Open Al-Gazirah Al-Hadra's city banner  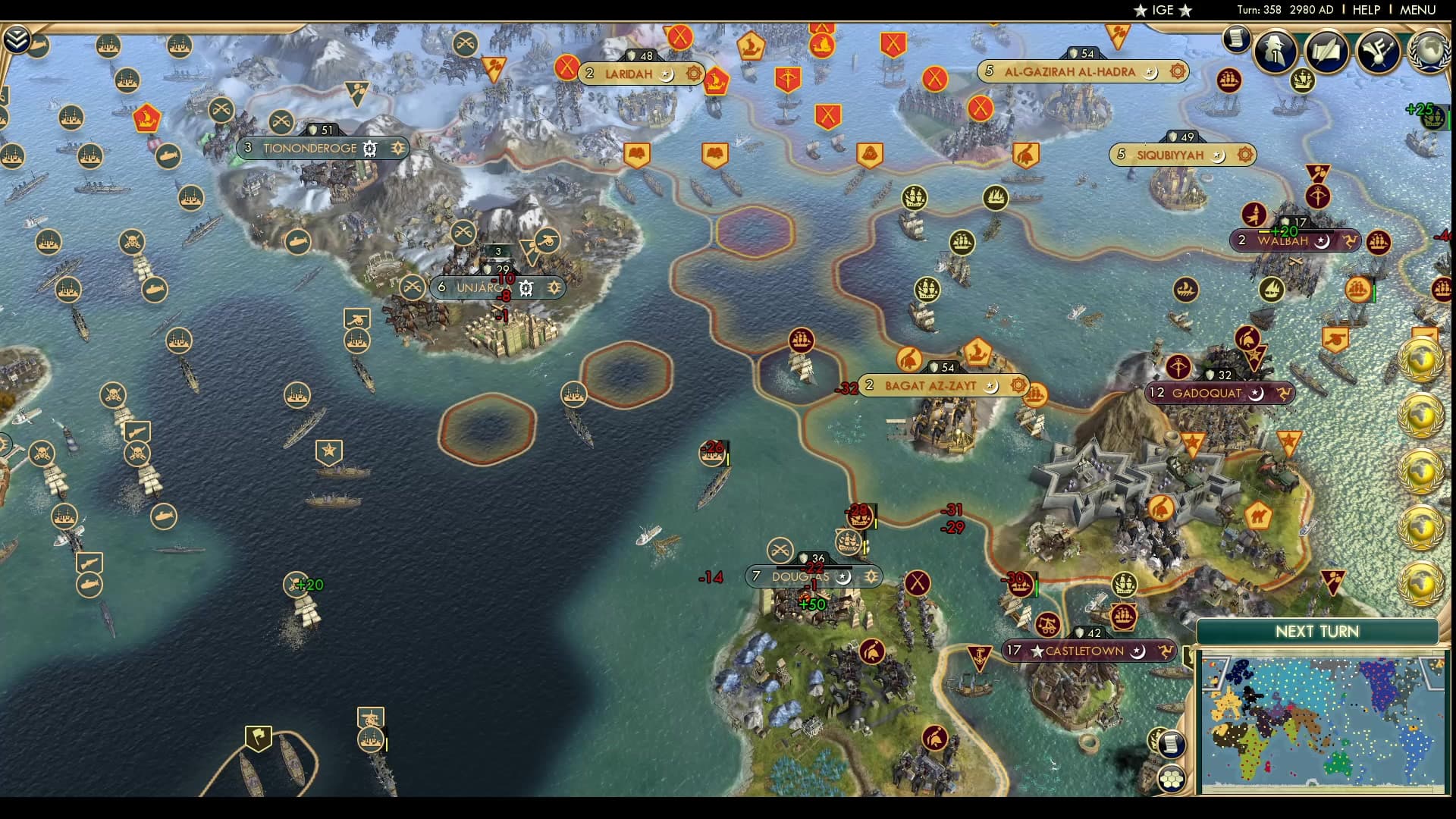coord(1069,72)
